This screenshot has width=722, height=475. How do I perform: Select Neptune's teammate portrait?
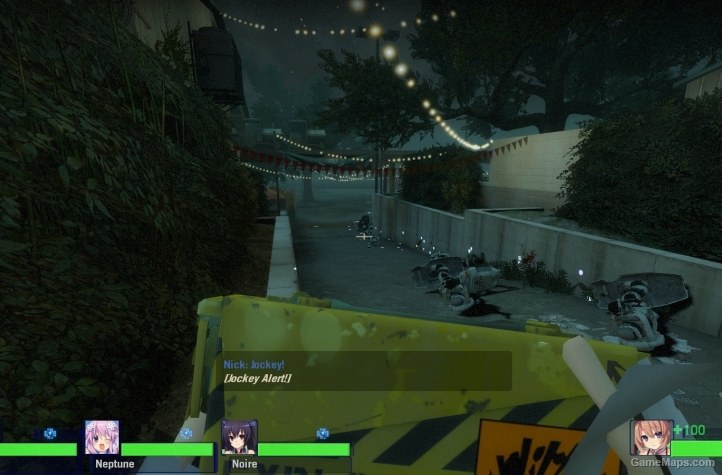102,438
